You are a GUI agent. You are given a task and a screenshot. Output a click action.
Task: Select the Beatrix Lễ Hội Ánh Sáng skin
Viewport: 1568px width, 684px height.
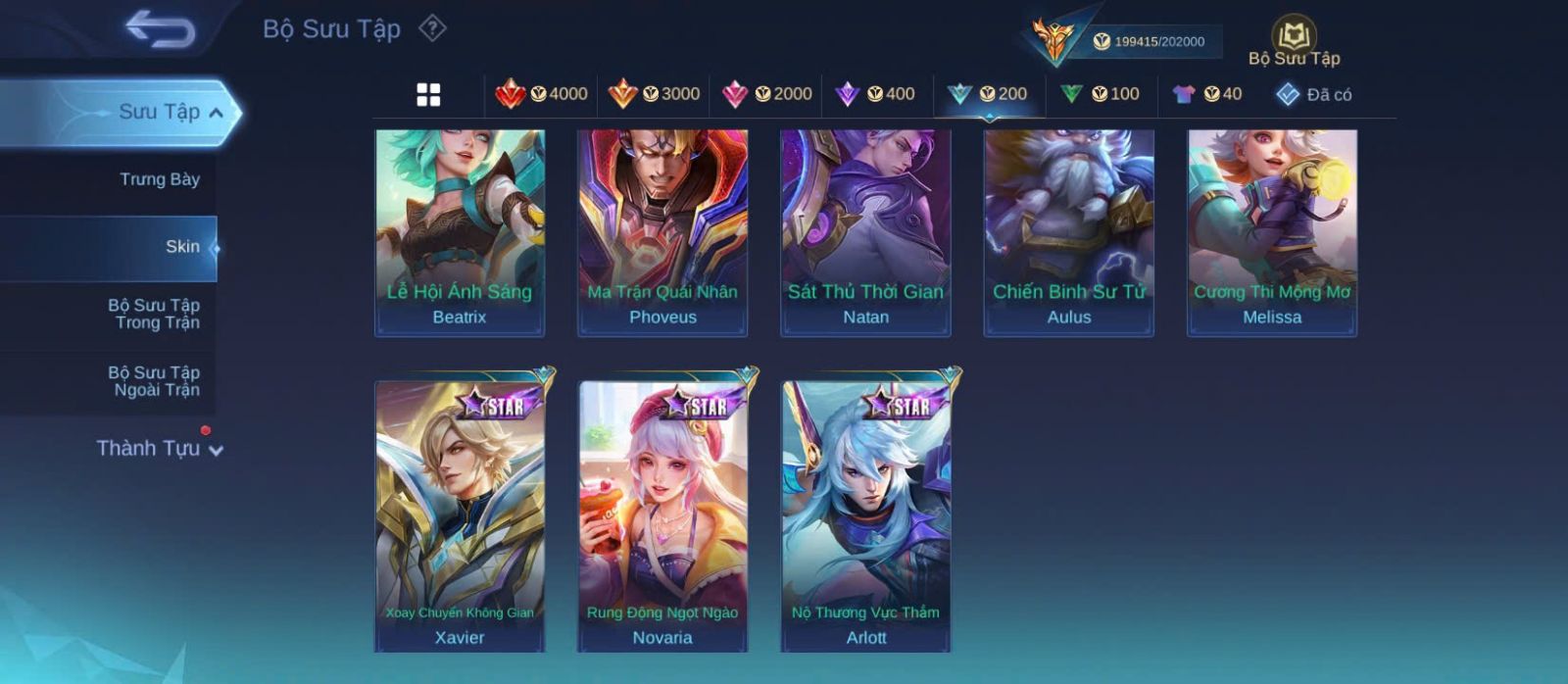pos(460,231)
